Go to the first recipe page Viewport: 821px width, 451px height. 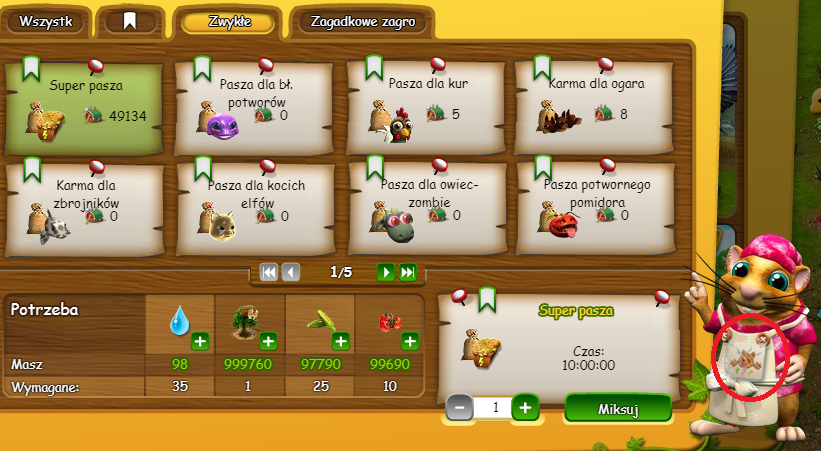tap(268, 272)
